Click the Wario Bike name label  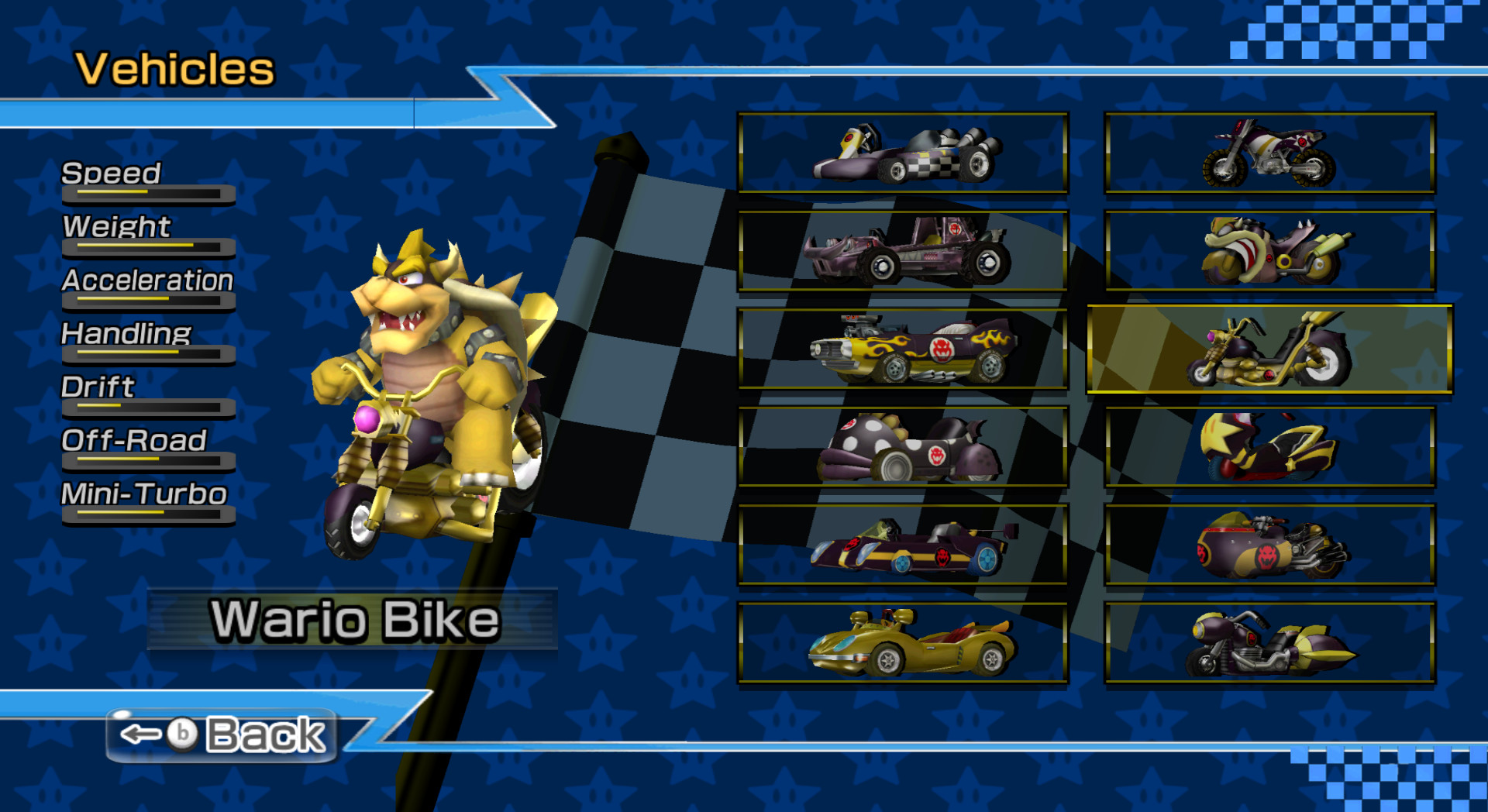pos(356,620)
